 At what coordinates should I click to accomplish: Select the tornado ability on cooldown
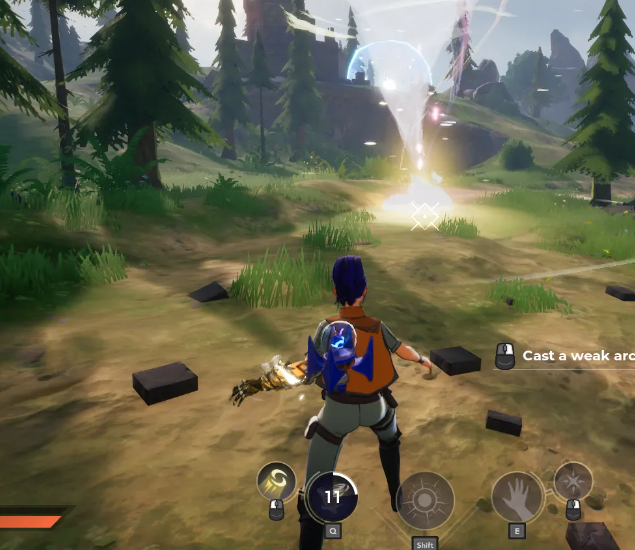332,497
